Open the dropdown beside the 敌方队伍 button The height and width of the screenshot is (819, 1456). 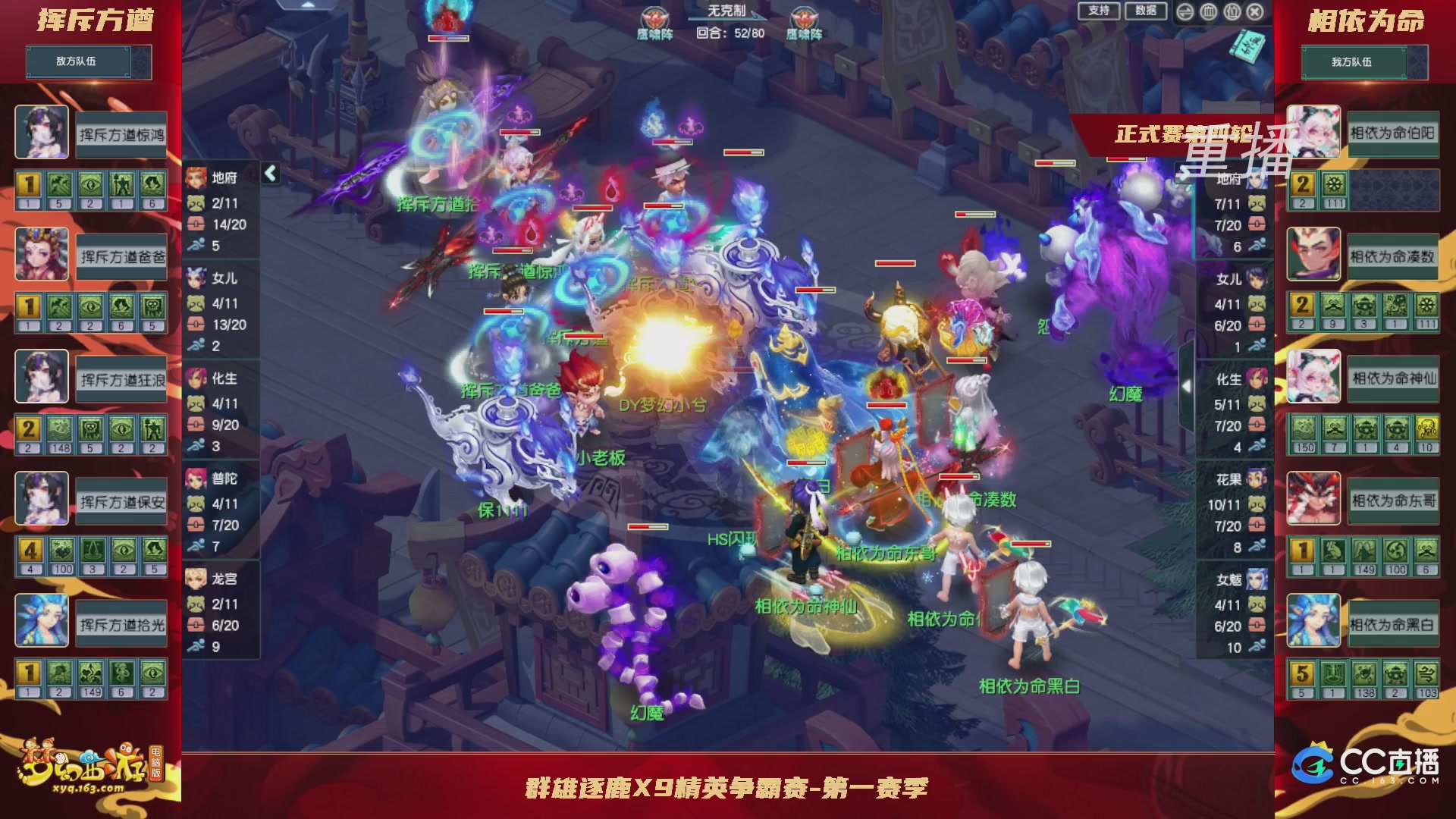coord(141,62)
